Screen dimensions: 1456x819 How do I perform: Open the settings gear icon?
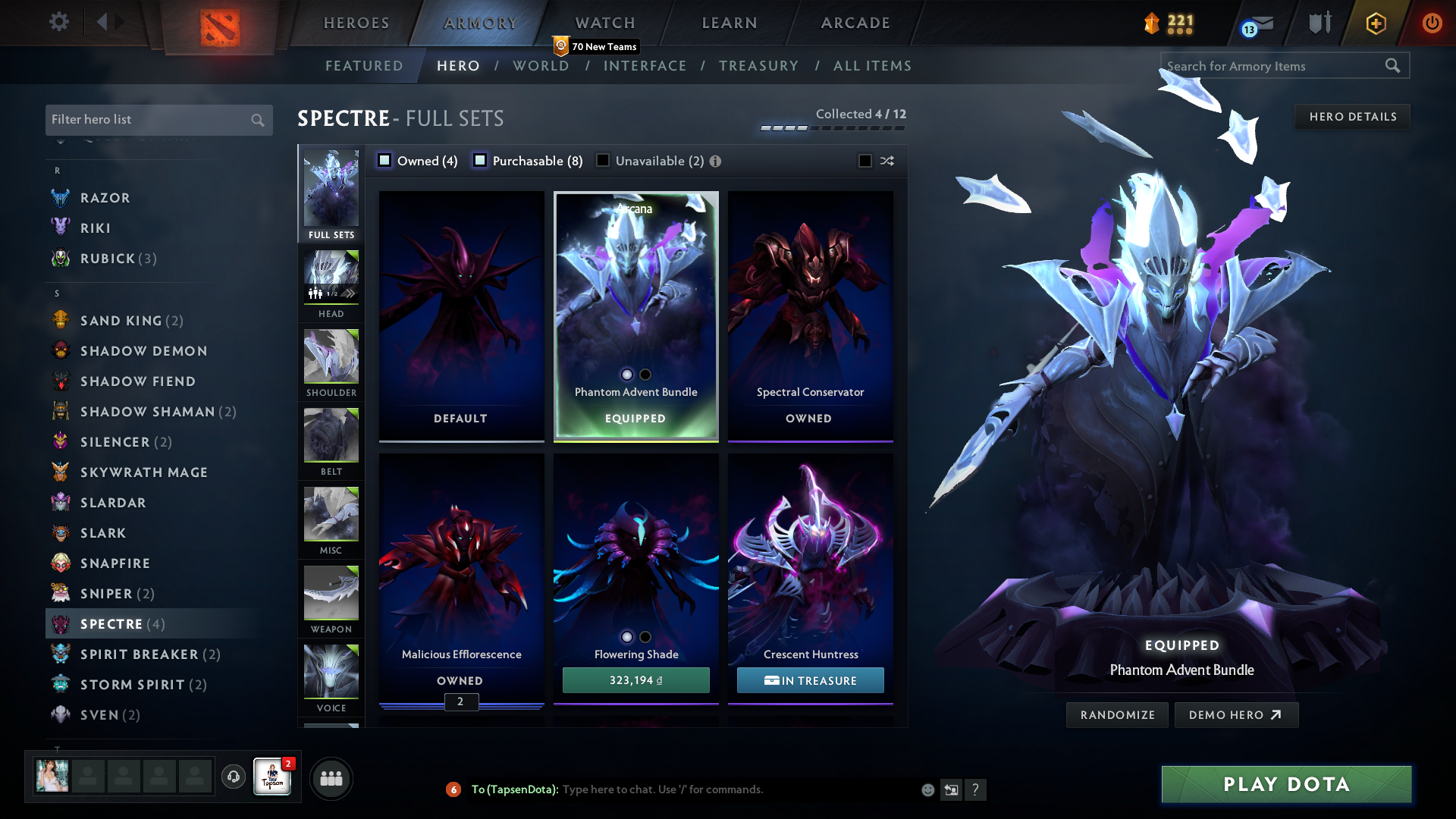(59, 23)
